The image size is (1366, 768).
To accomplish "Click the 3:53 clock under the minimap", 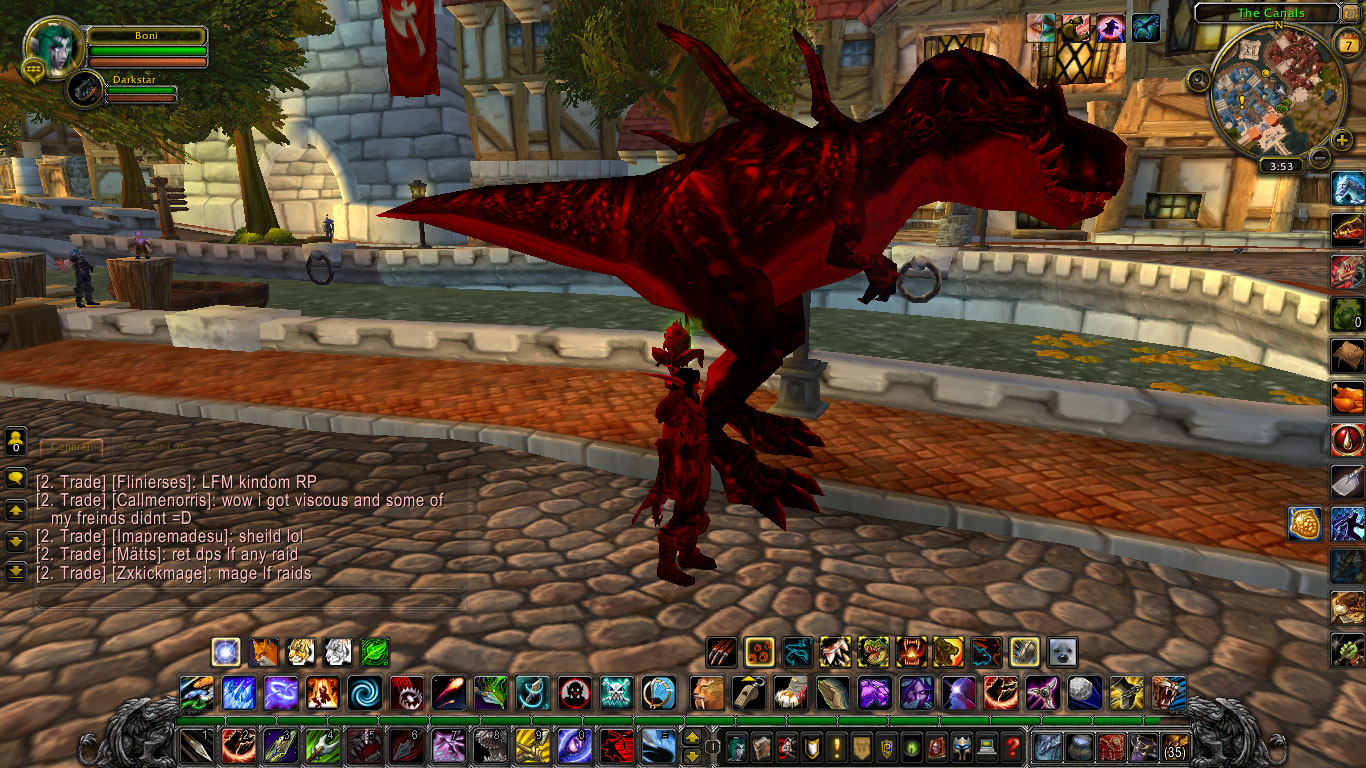I will click(1282, 165).
